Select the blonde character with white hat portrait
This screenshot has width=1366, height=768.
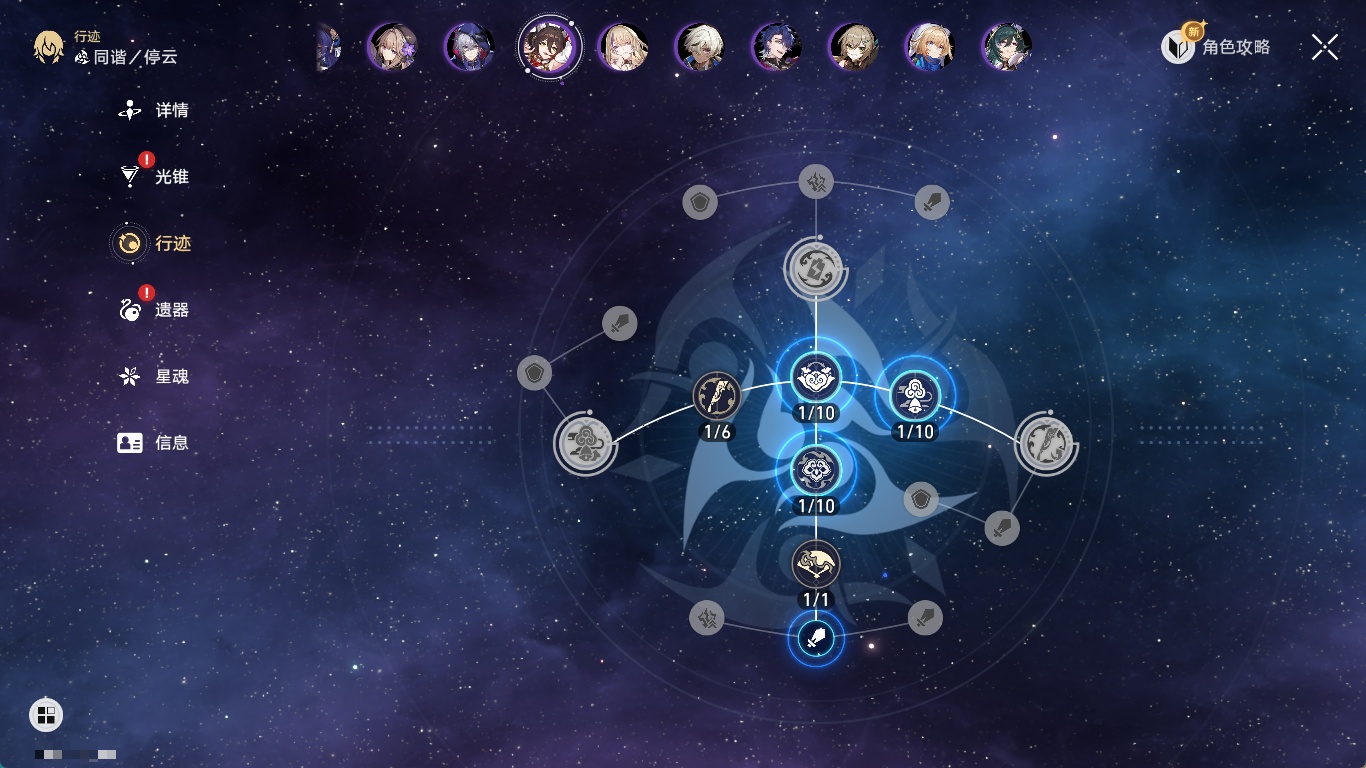(x=930, y=47)
